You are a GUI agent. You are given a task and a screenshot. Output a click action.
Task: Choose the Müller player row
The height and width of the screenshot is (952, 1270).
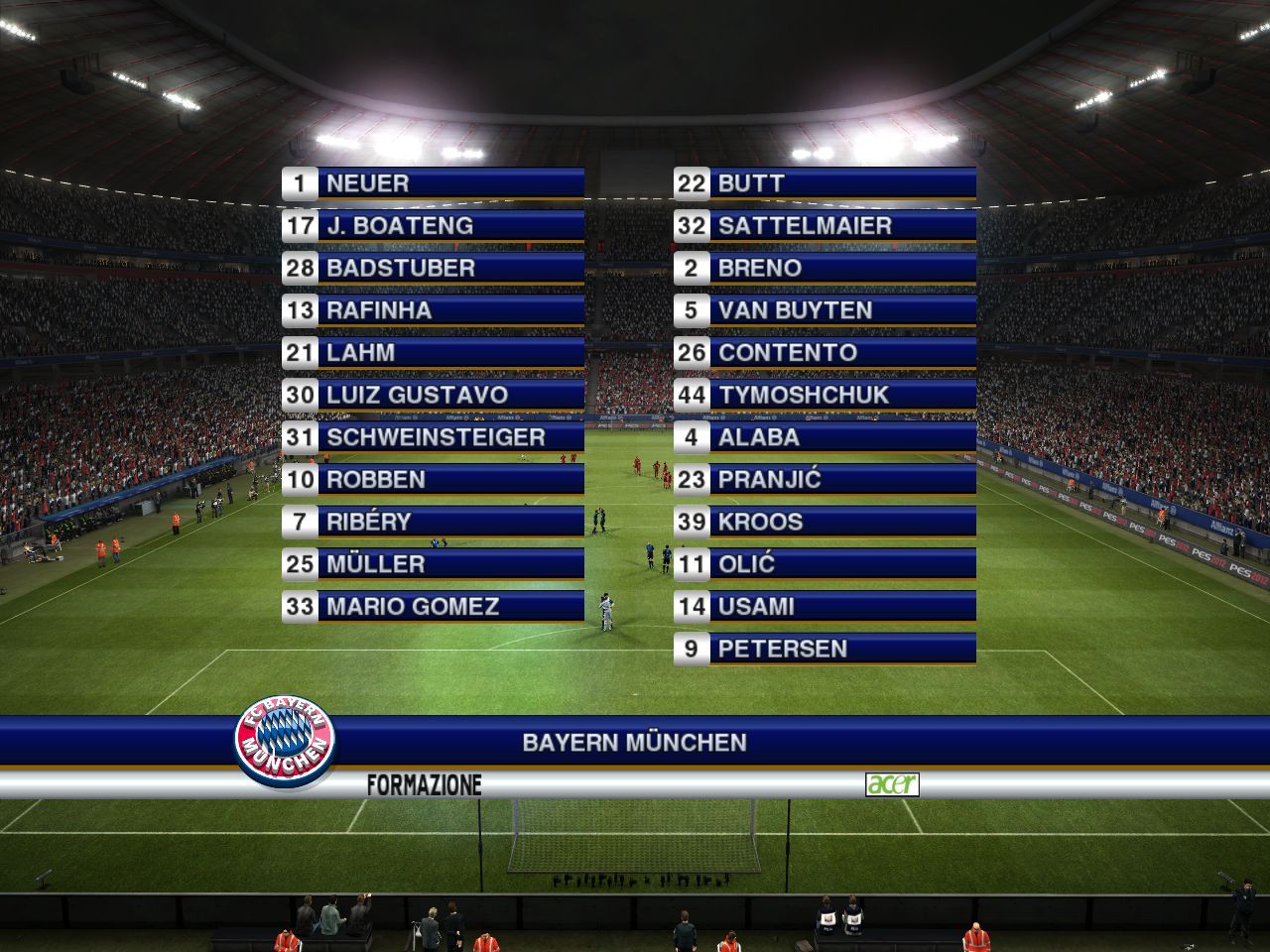[434, 564]
